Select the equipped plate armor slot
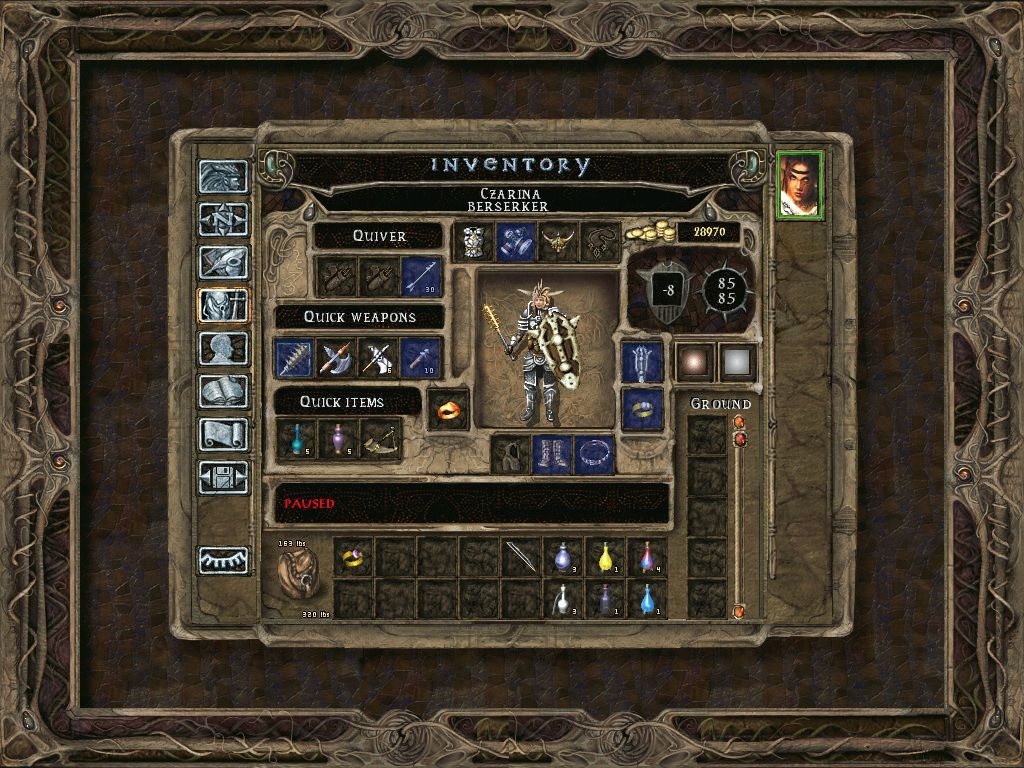This screenshot has height=768, width=1024. pyautogui.click(x=473, y=242)
